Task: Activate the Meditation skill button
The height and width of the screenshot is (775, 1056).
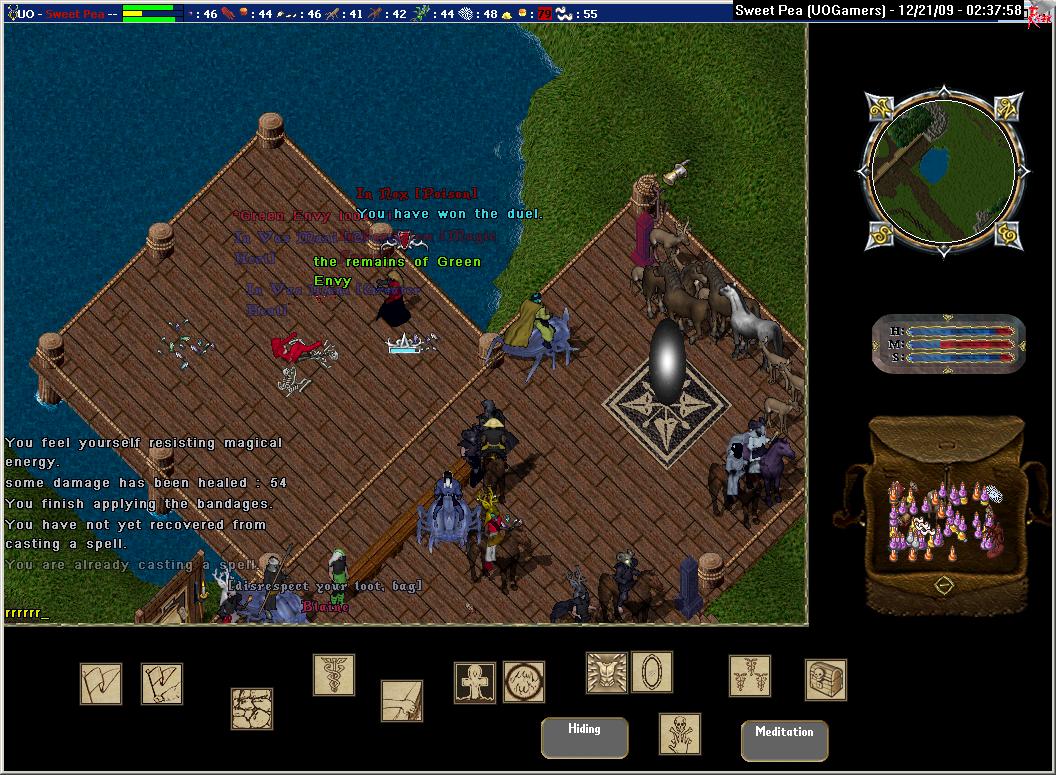Action: (784, 740)
